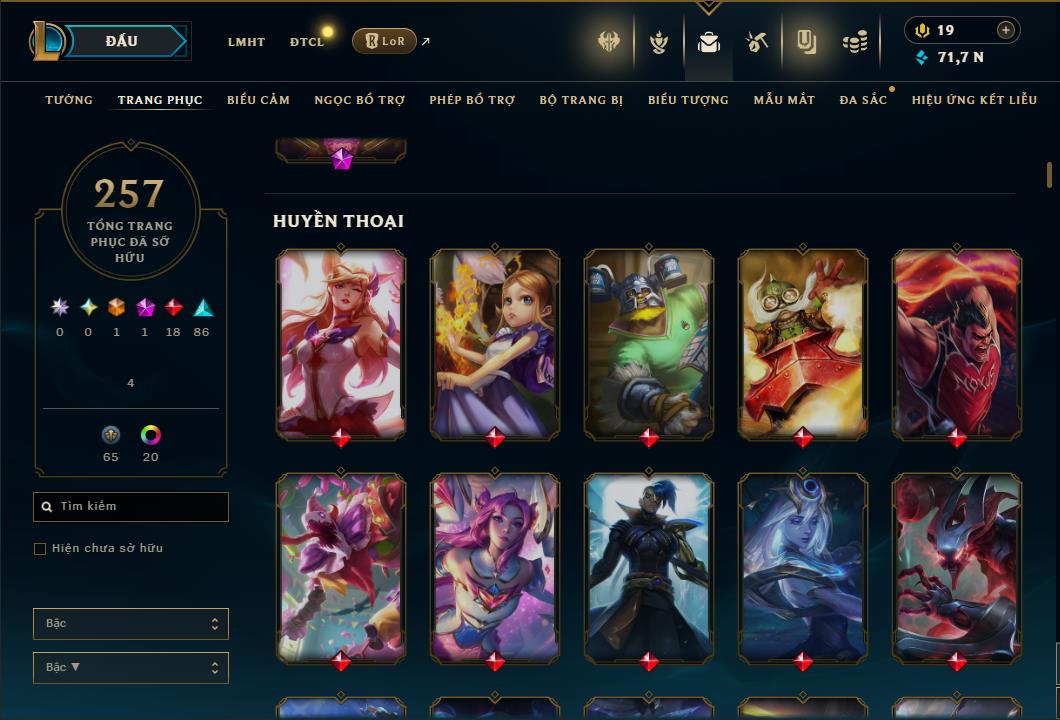The image size is (1060, 720).
Task: Add RP with the plus button
Action: tap(1006, 30)
